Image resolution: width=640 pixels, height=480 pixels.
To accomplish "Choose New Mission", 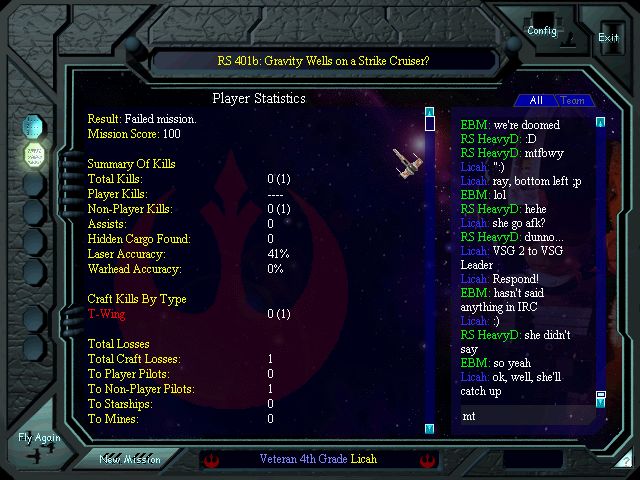I will (x=132, y=459).
